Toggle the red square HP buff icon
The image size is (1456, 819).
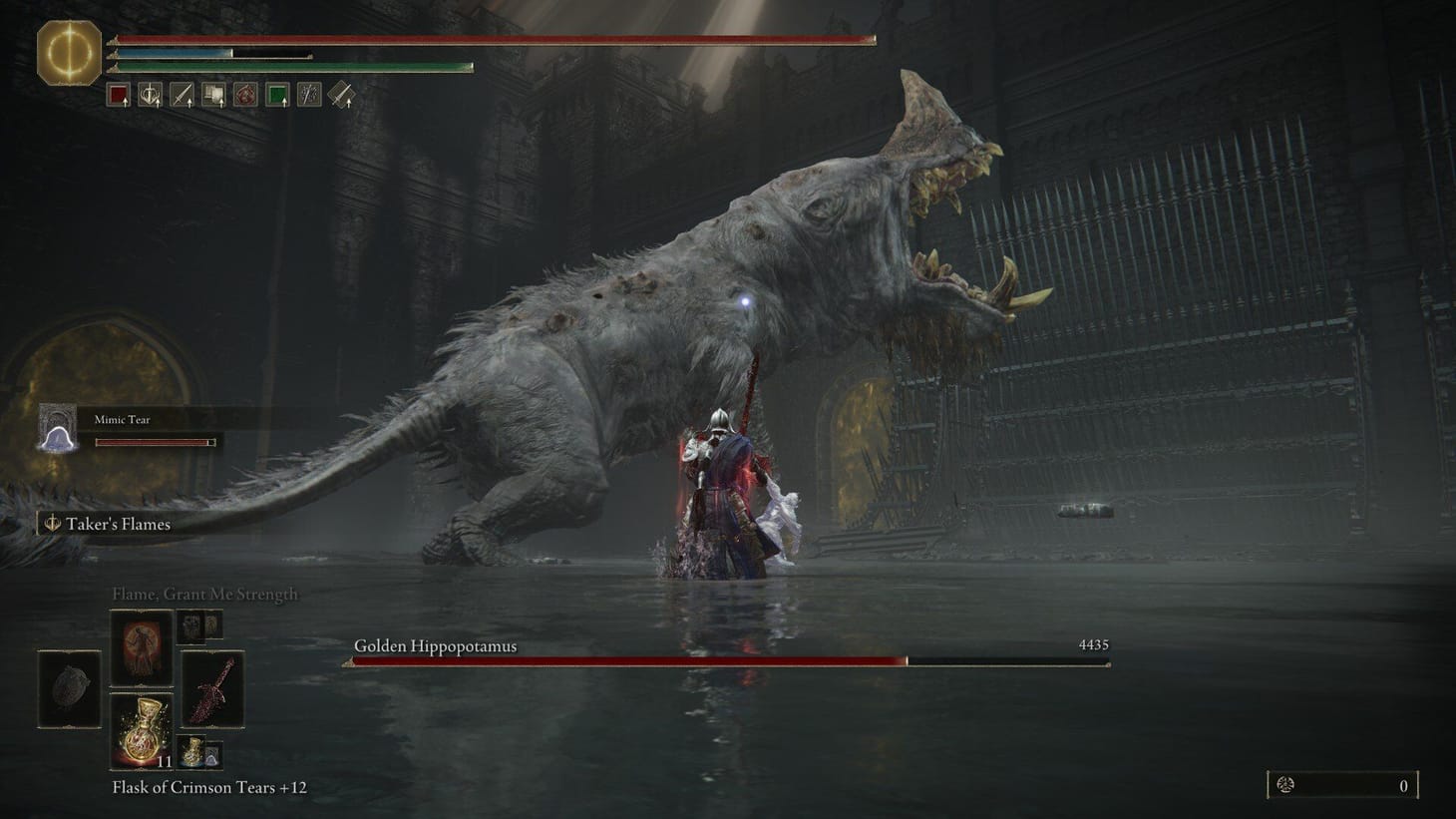(118, 93)
